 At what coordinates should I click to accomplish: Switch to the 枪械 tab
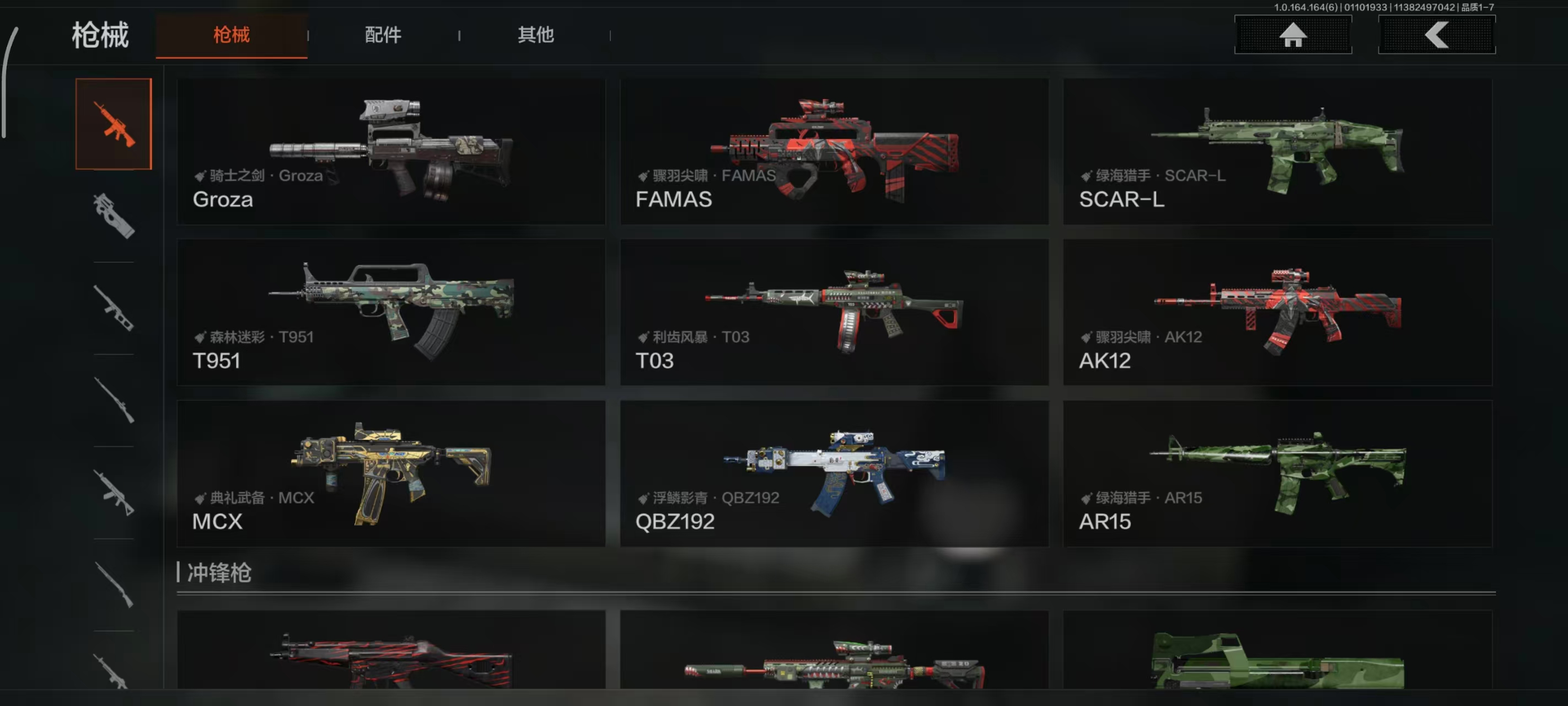[x=232, y=35]
